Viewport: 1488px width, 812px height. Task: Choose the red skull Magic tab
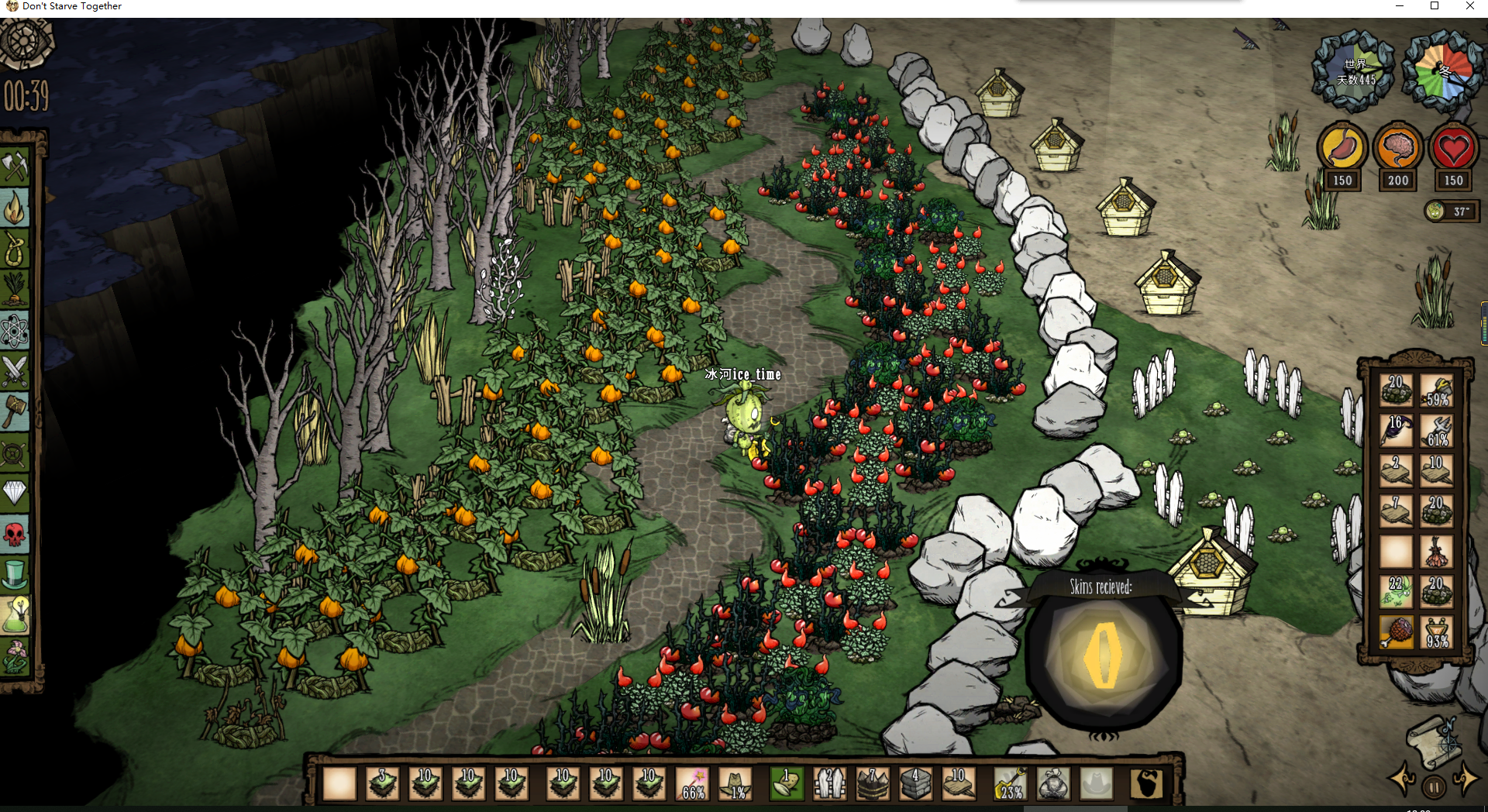[x=15, y=533]
